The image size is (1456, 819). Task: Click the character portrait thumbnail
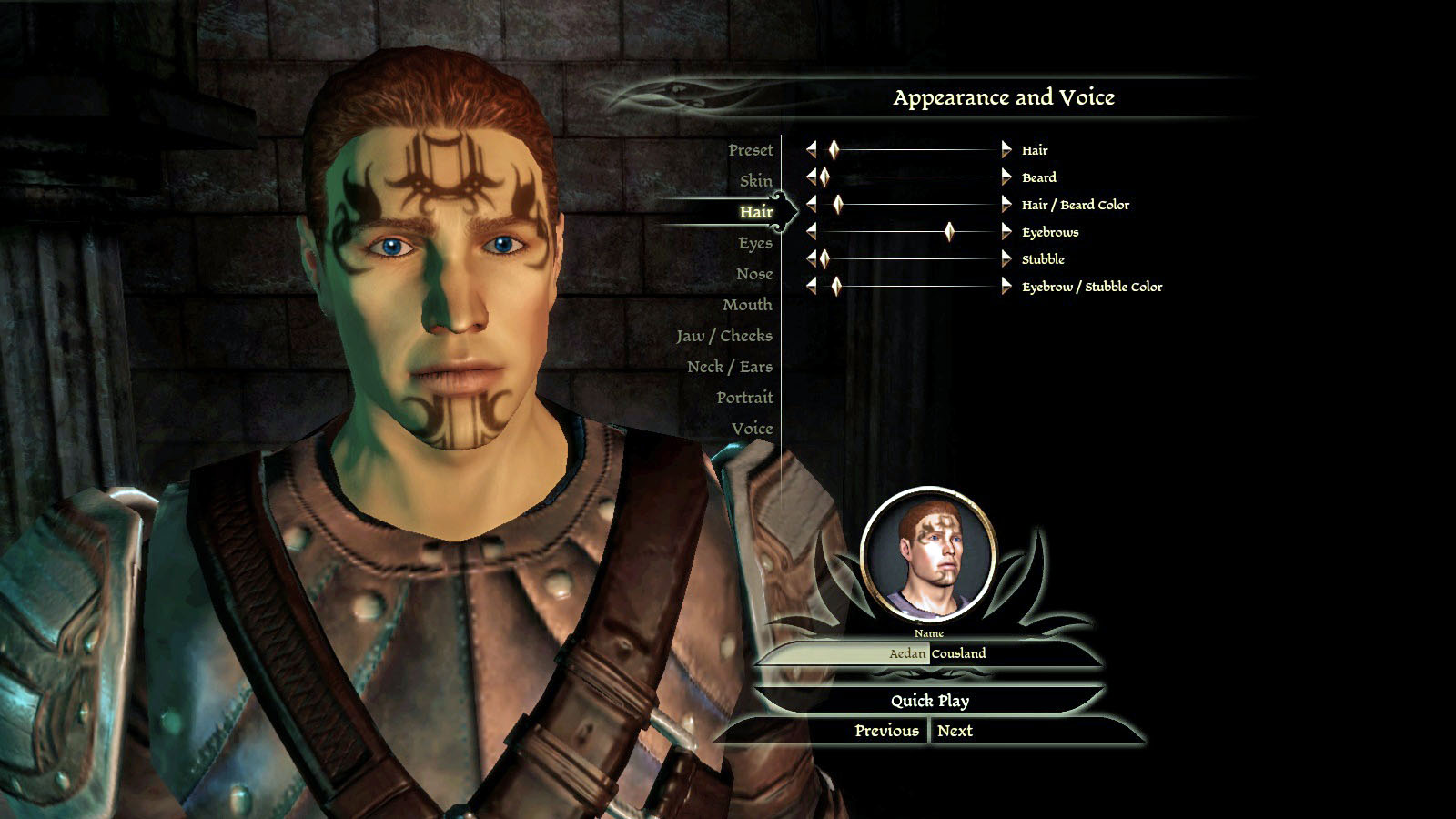tap(928, 554)
